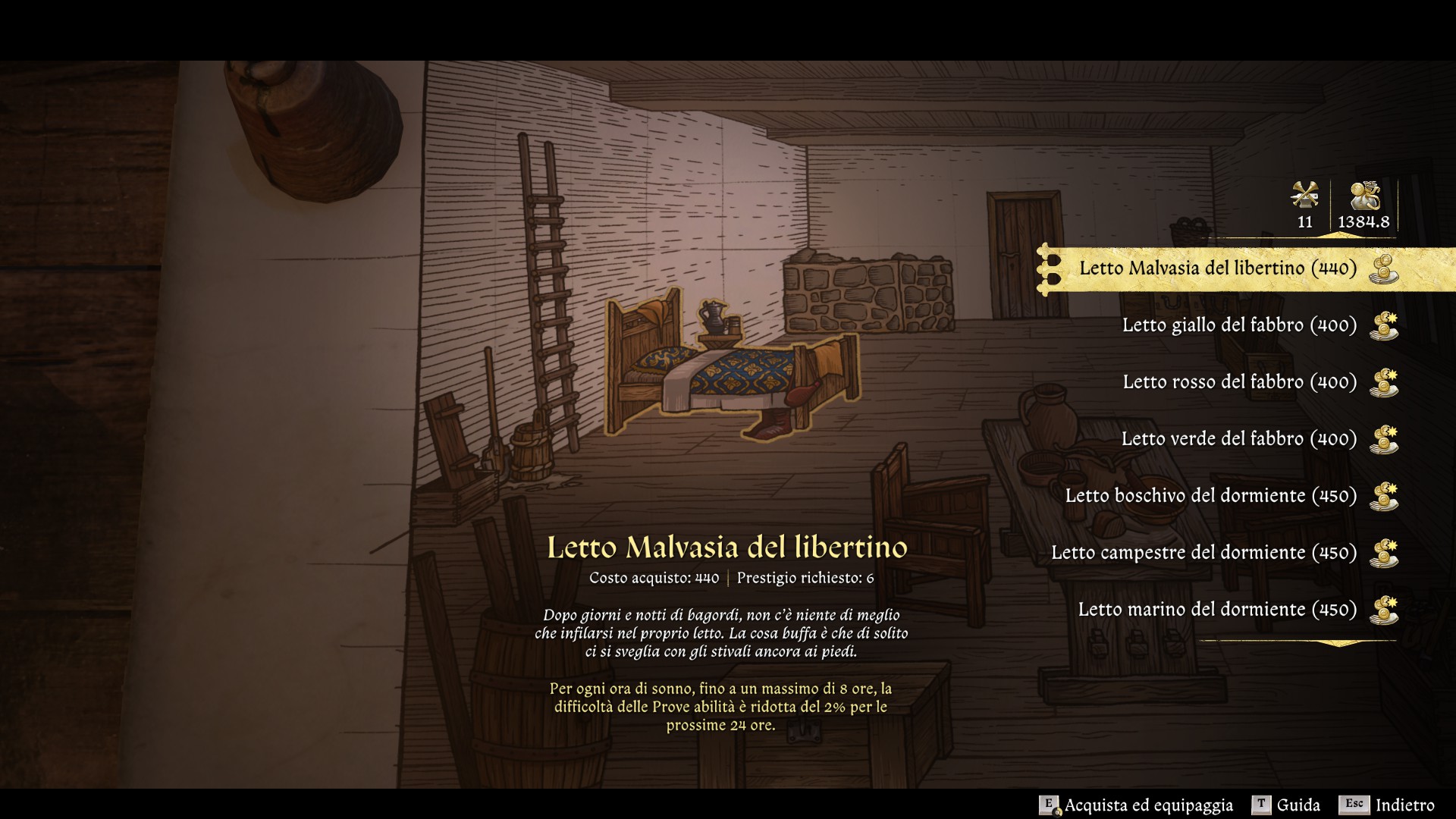
Task: Select Letto campestre del dormiente
Action: (x=1203, y=553)
